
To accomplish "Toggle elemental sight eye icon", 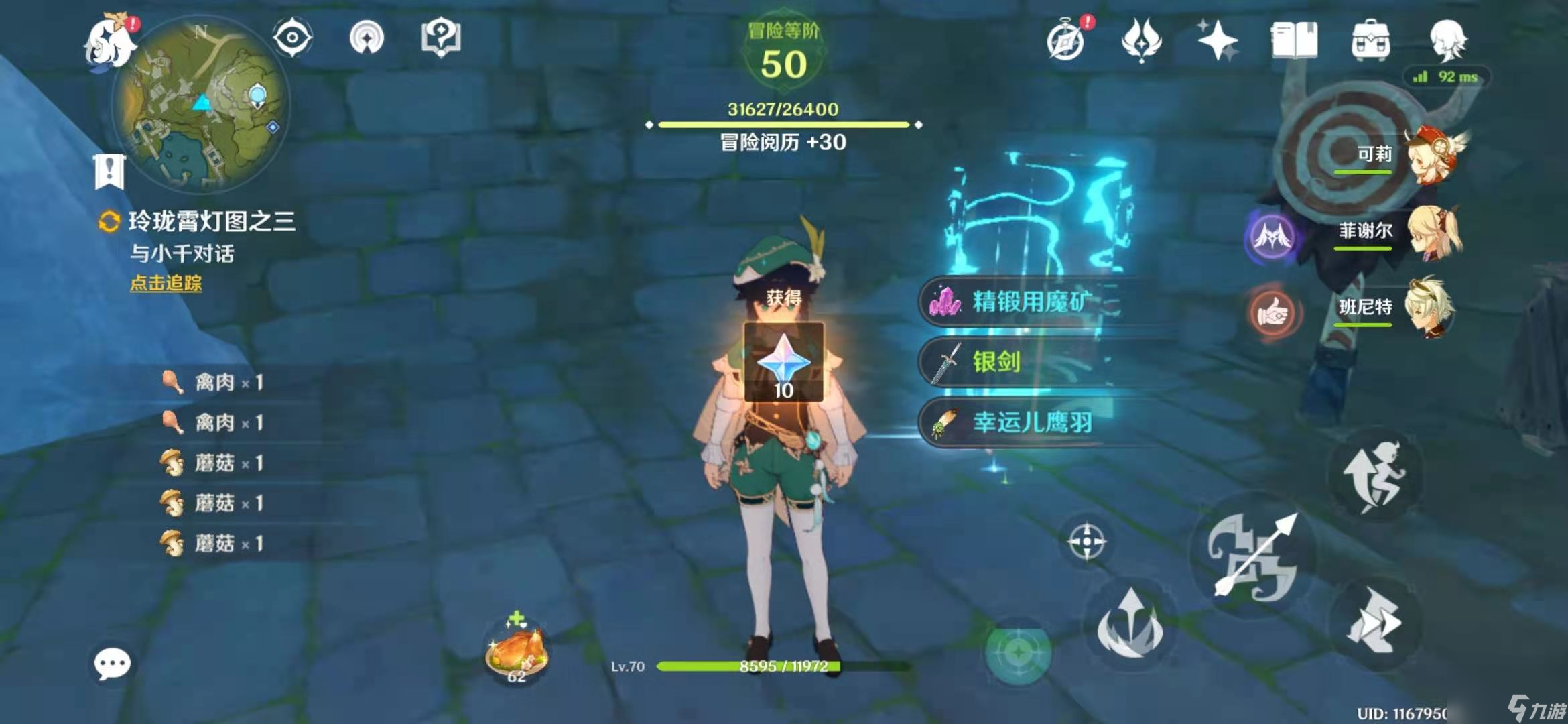I will 292,37.
